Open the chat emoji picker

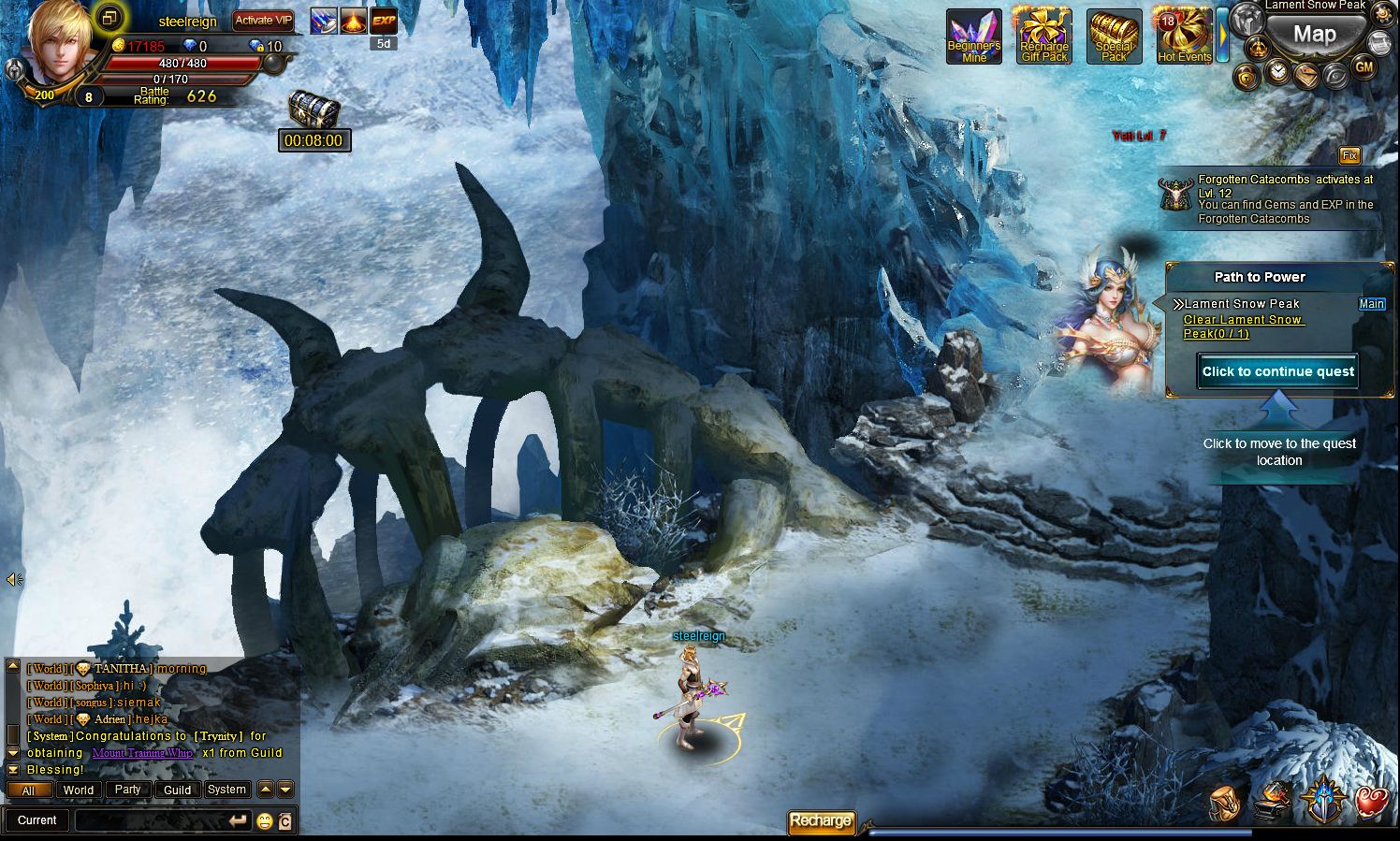pyautogui.click(x=265, y=821)
